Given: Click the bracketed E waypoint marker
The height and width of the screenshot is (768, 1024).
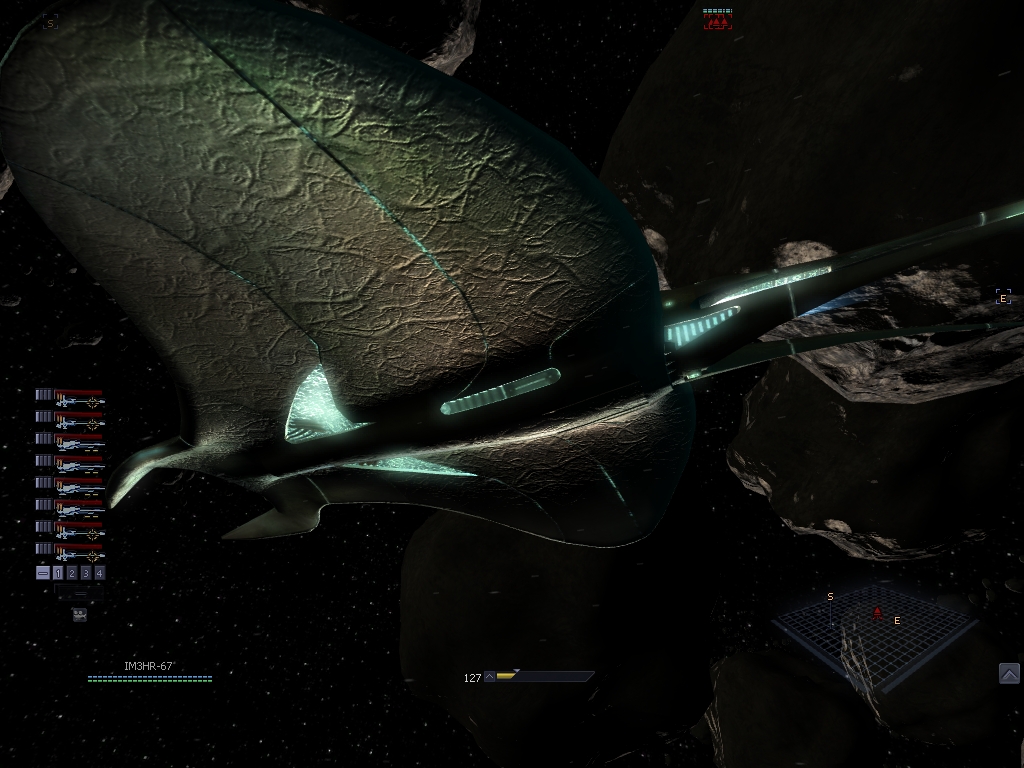Looking at the screenshot, I should pyautogui.click(x=1003, y=297).
